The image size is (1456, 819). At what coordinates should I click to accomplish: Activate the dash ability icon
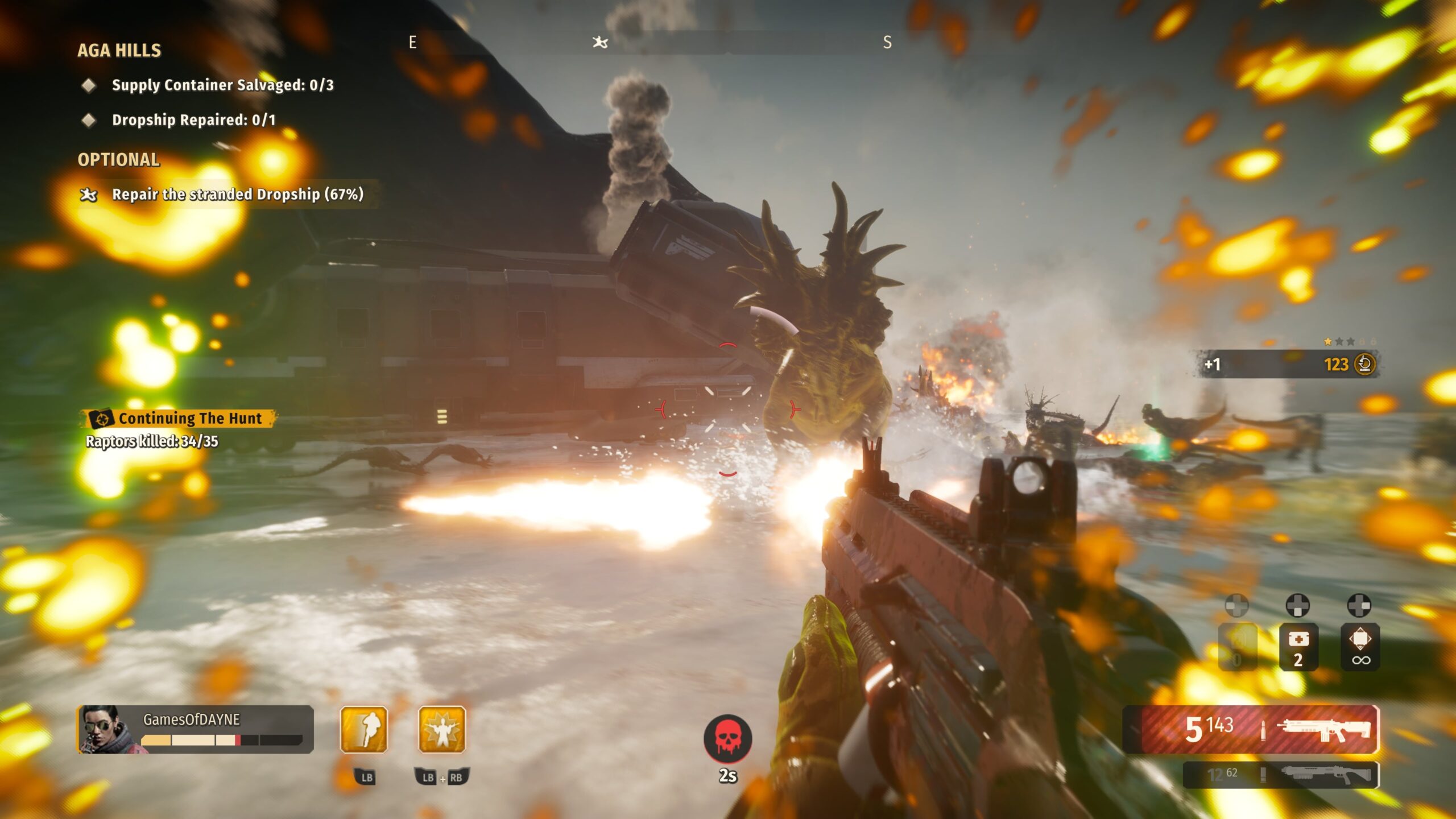364,729
